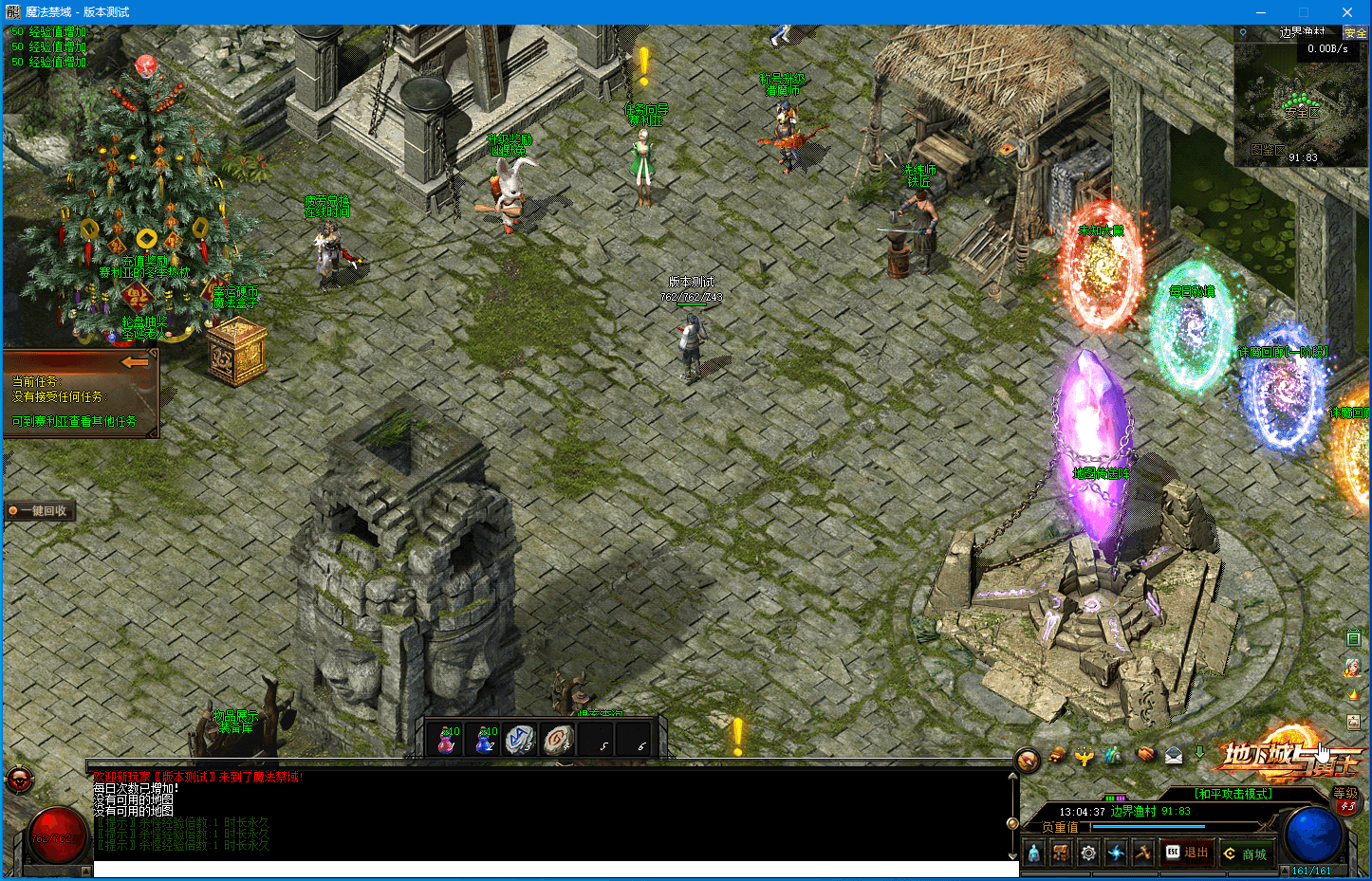Open the gear settings icon
1372x881 pixels.
(x=1088, y=853)
